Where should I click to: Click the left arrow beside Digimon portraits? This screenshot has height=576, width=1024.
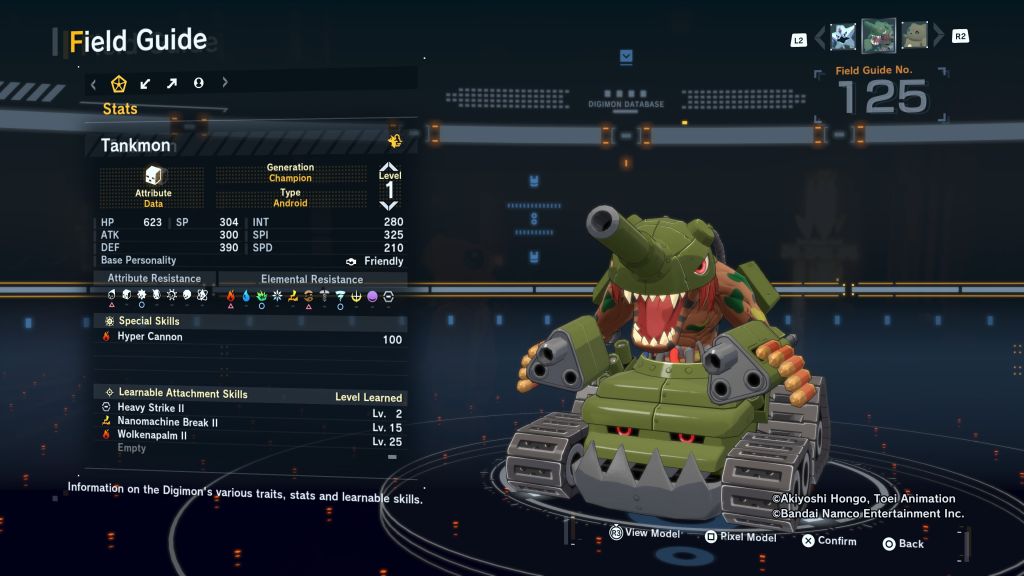[x=820, y=38]
